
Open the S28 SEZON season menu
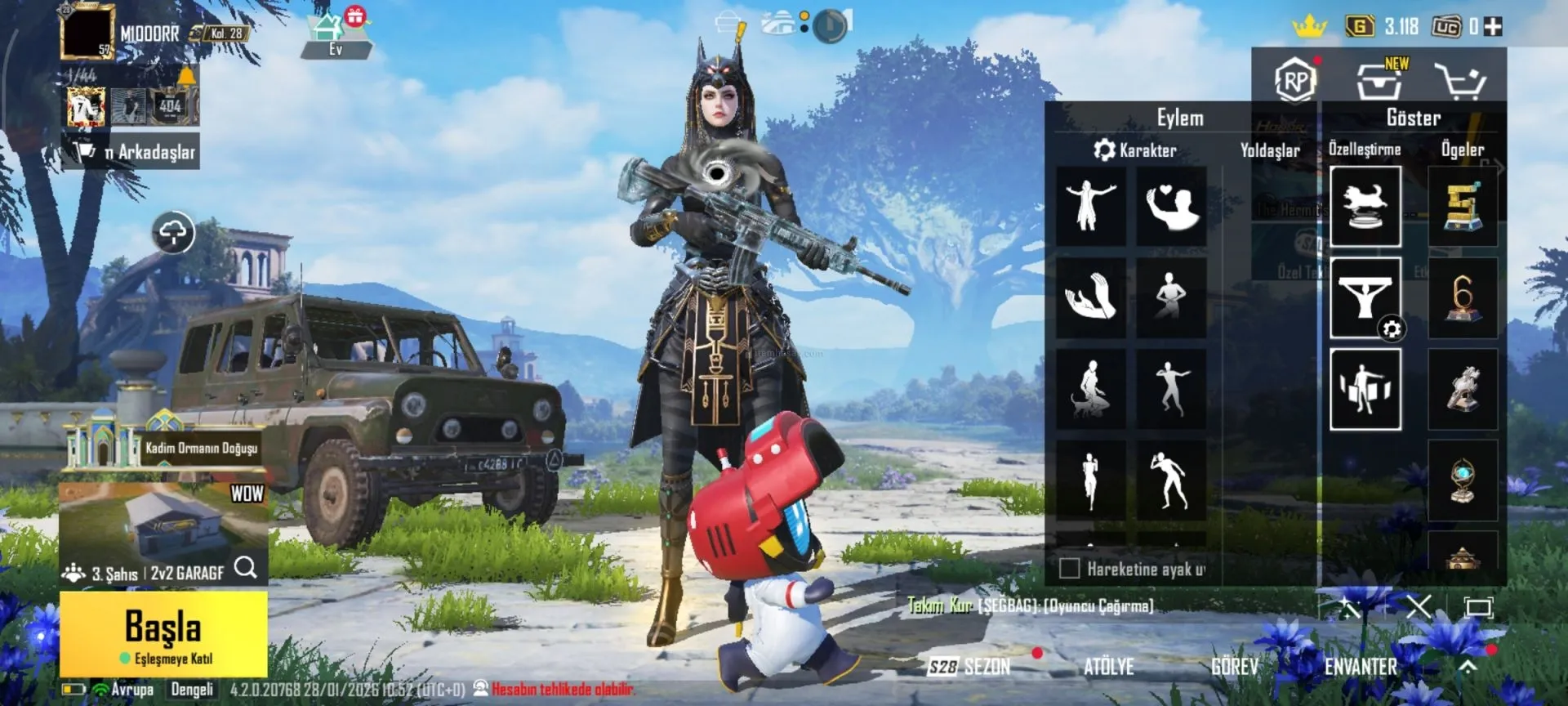970,667
